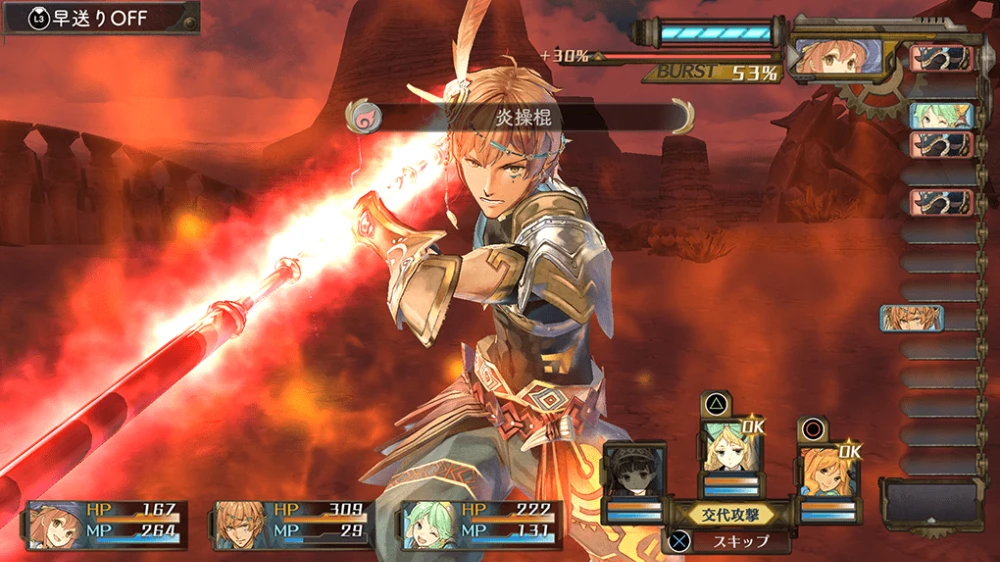Click the male hero's turn order portrait
1000x562 pixels.
coord(911,318)
